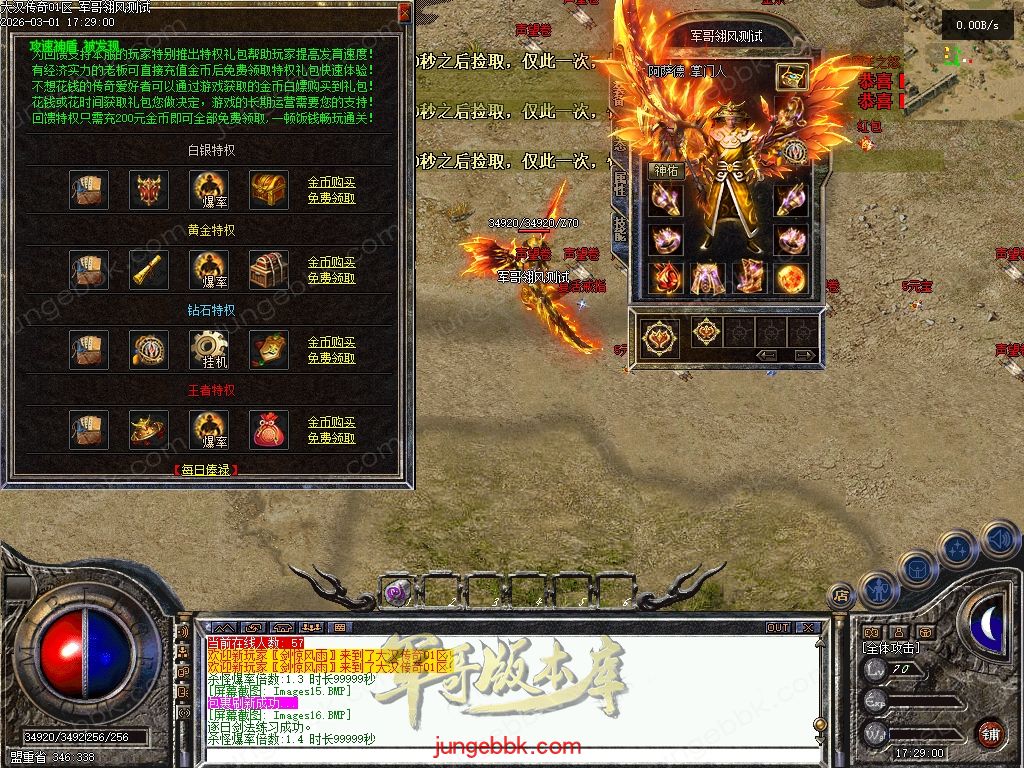Open the 每日俸禄 daily salary link

(205, 469)
